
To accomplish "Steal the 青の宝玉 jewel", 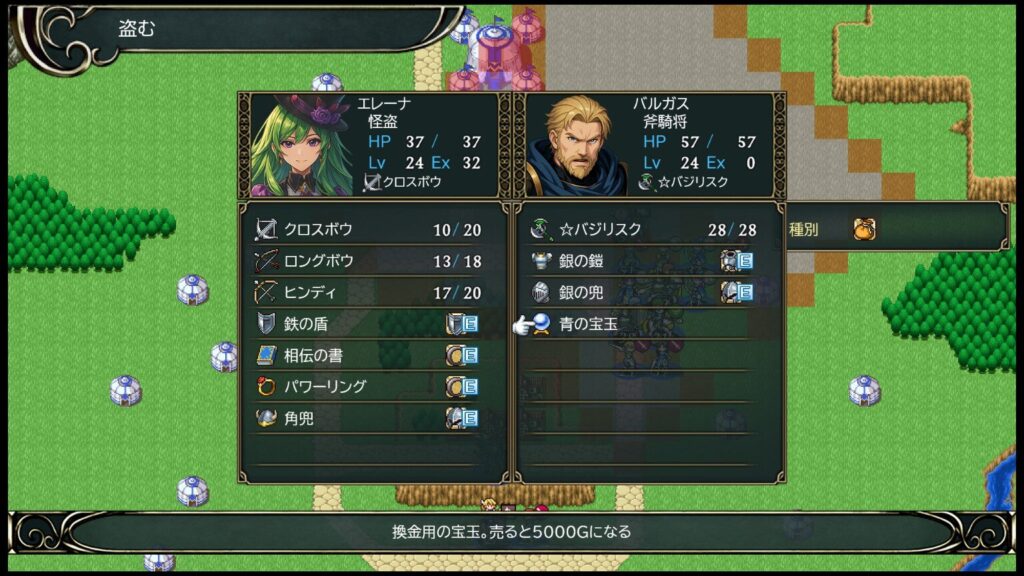I will point(642,324).
